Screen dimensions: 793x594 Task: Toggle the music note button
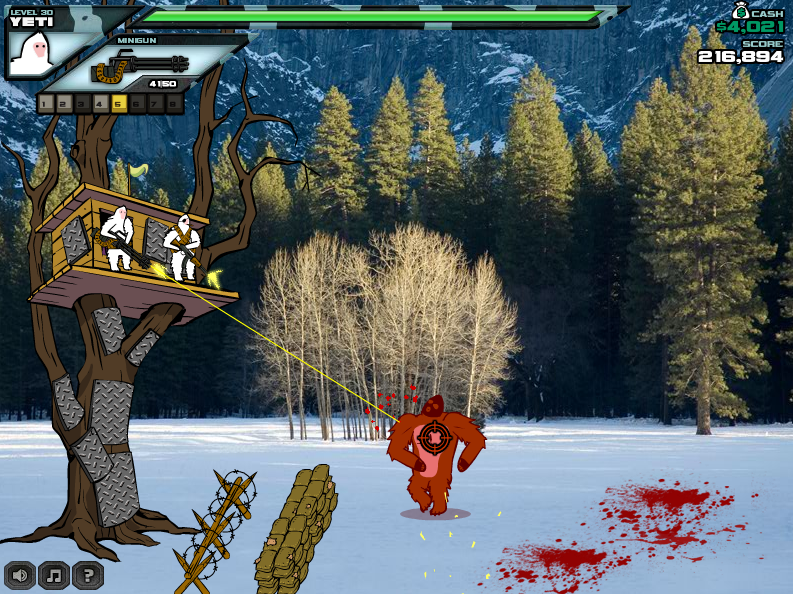pos(54,575)
